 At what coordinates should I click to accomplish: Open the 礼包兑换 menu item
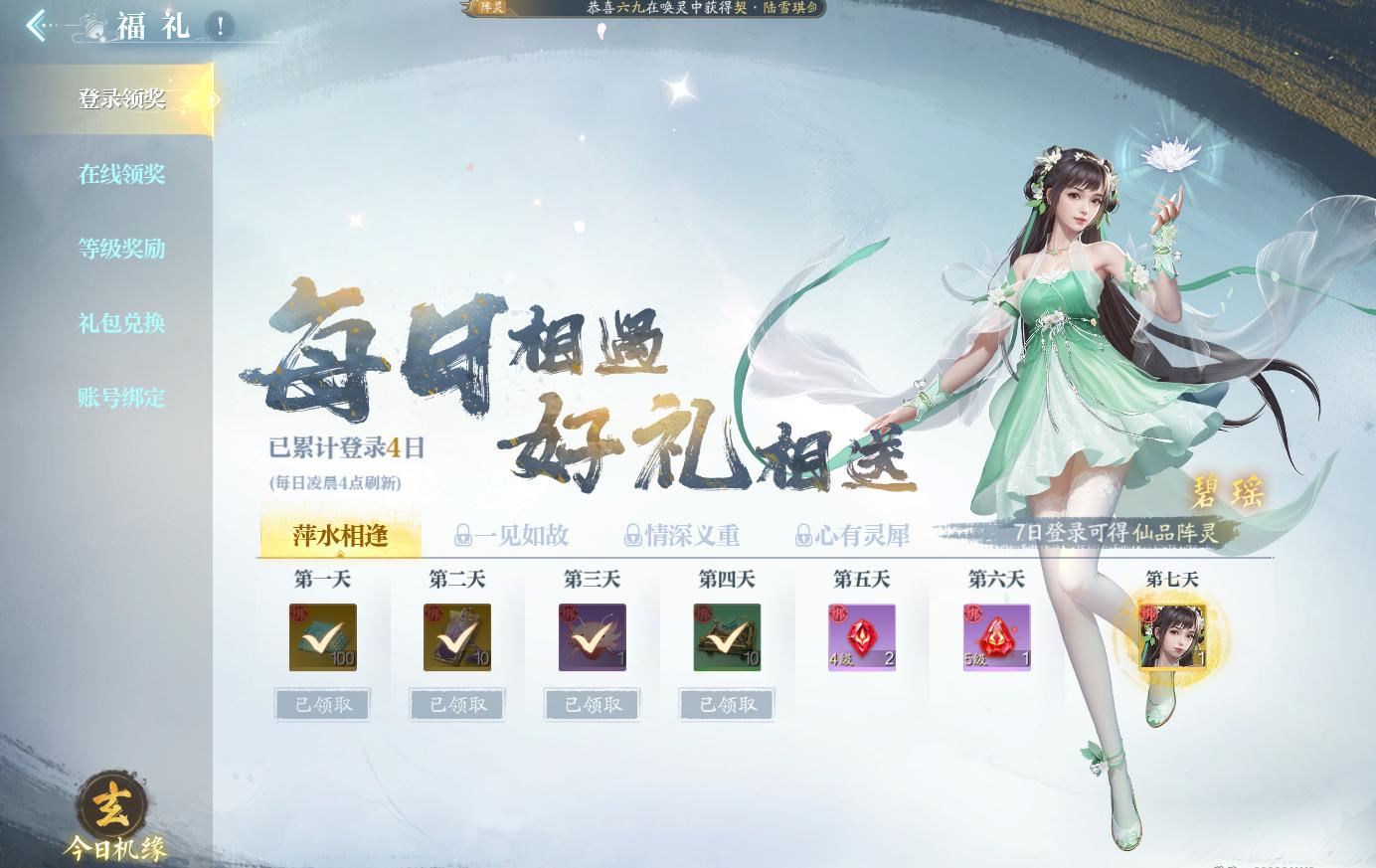click(x=119, y=323)
